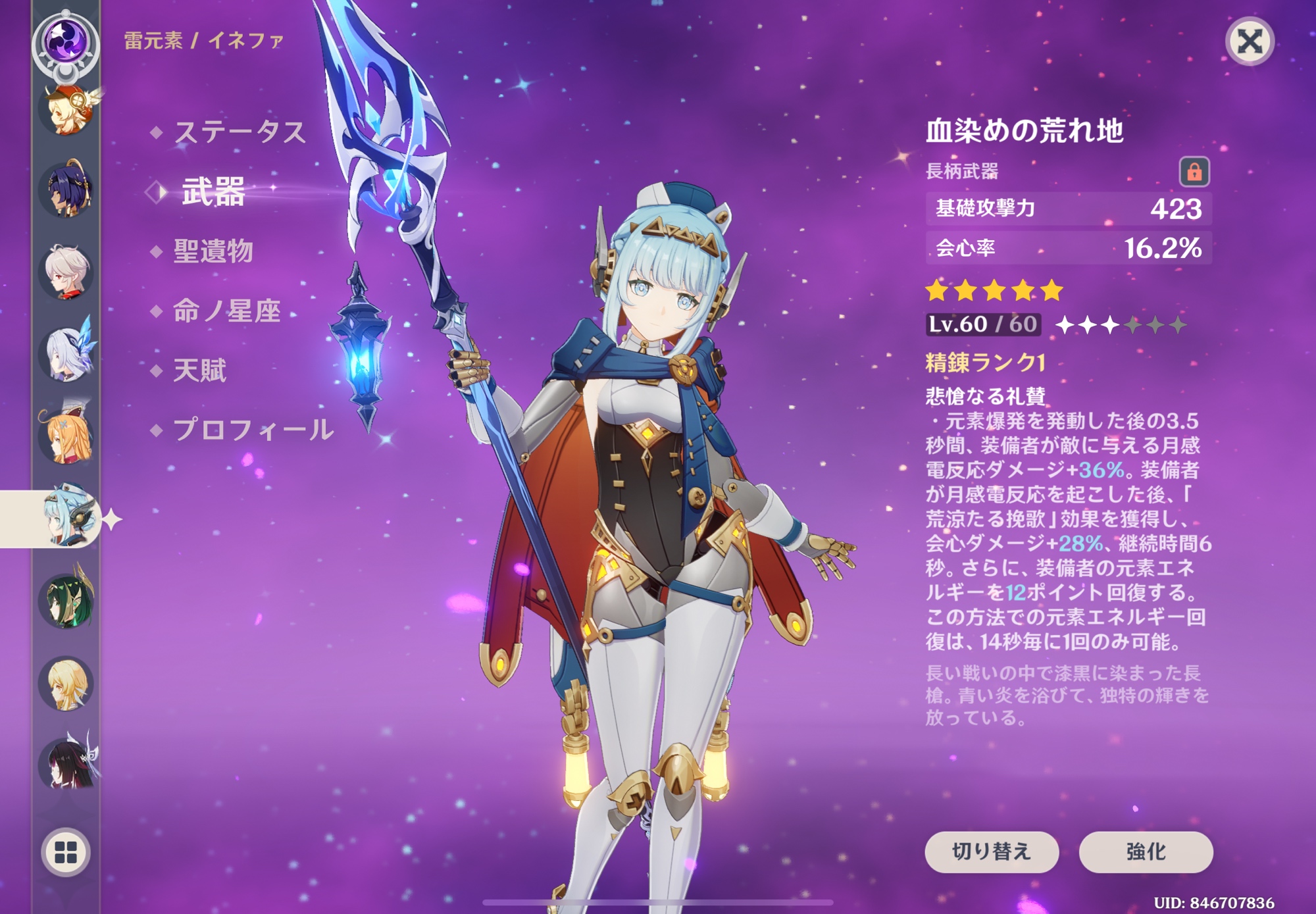This screenshot has height=914, width=1316.
Task: Open the four-square grid character list button
Action: click(x=66, y=852)
